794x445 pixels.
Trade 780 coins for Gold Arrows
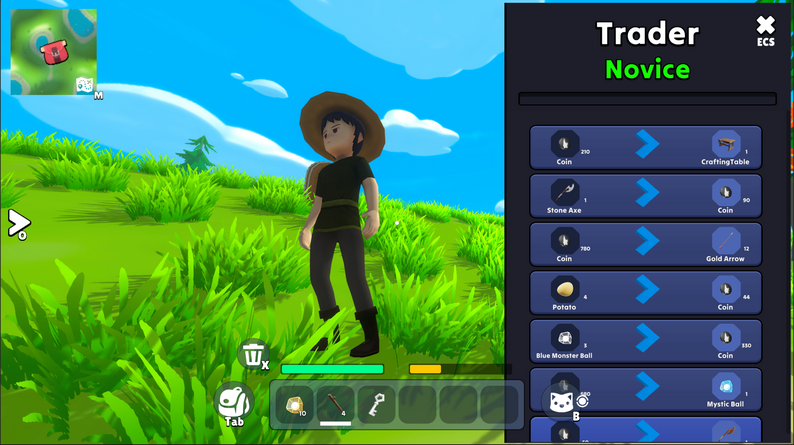pos(645,244)
